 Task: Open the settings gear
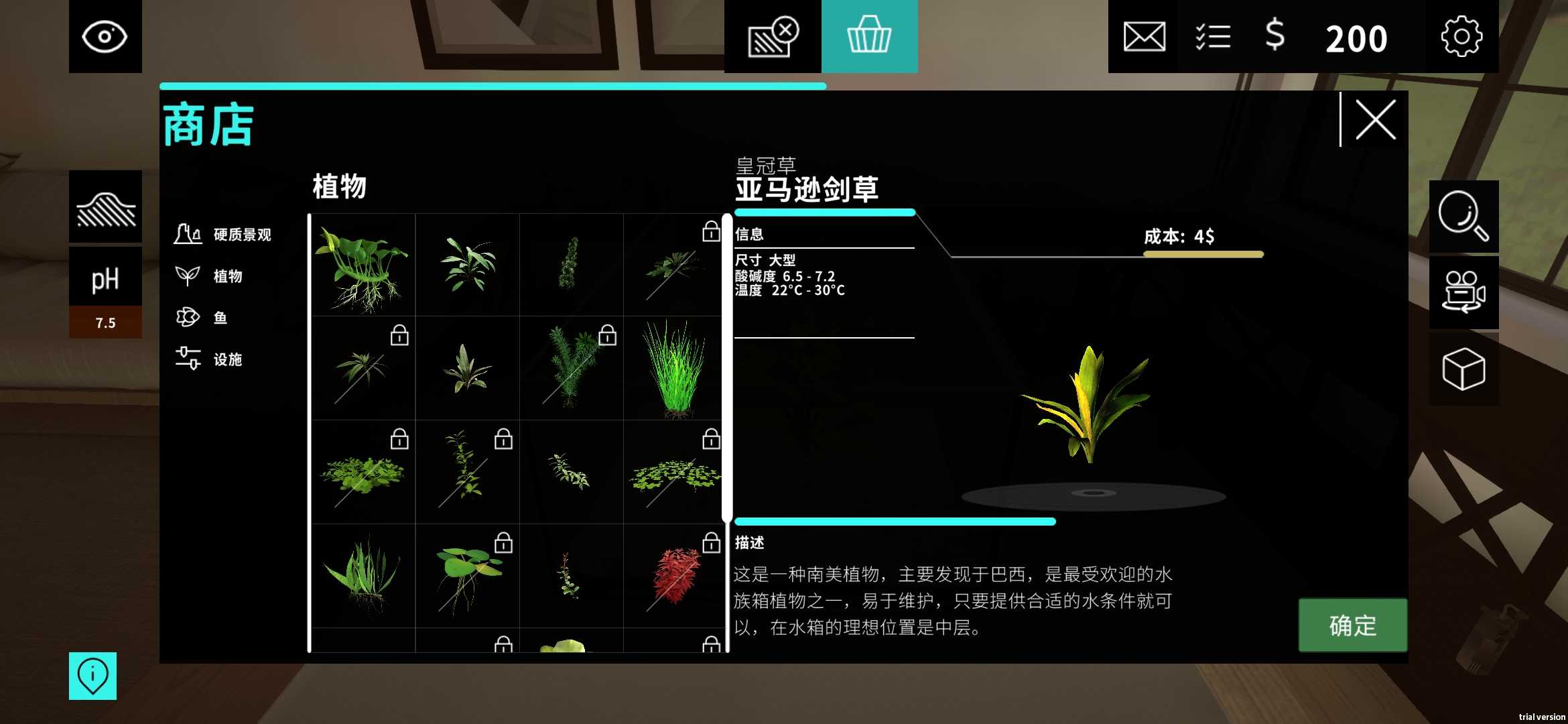coord(1461,37)
